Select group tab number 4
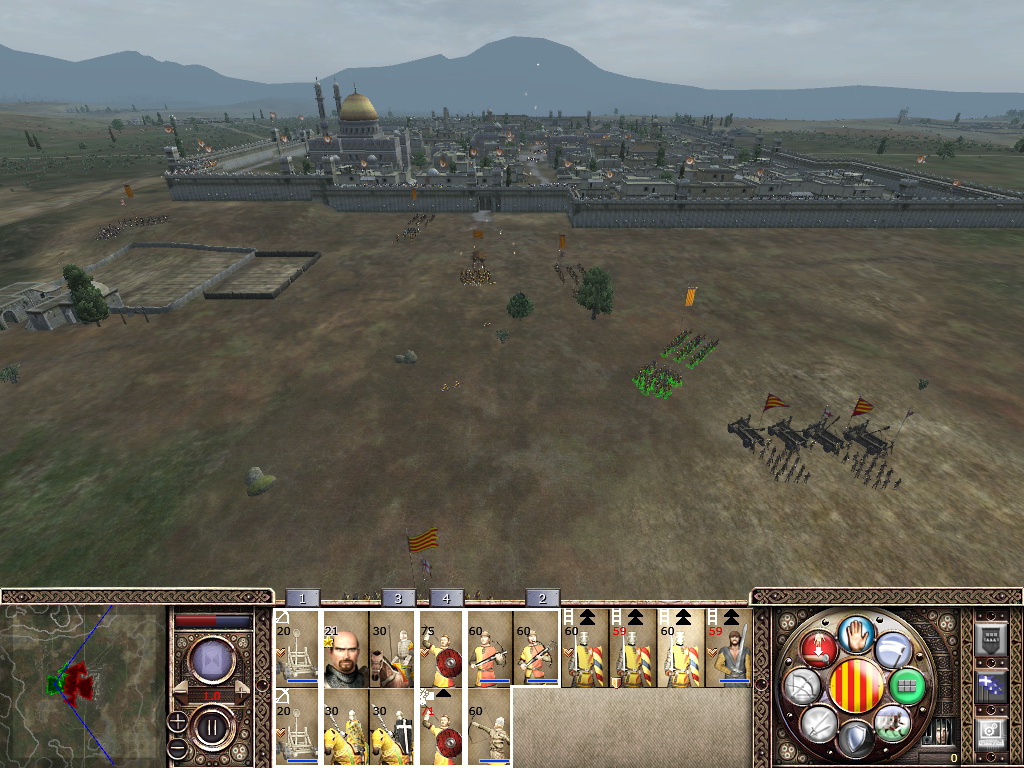 (x=446, y=598)
